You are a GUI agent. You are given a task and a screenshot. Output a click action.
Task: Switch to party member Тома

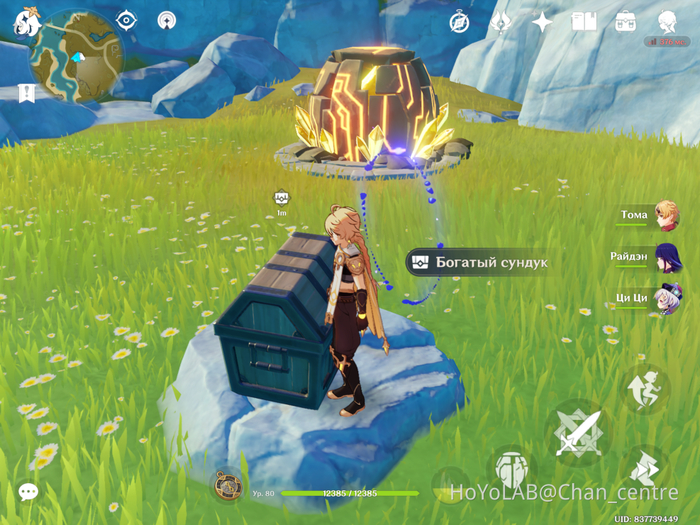[665, 214]
